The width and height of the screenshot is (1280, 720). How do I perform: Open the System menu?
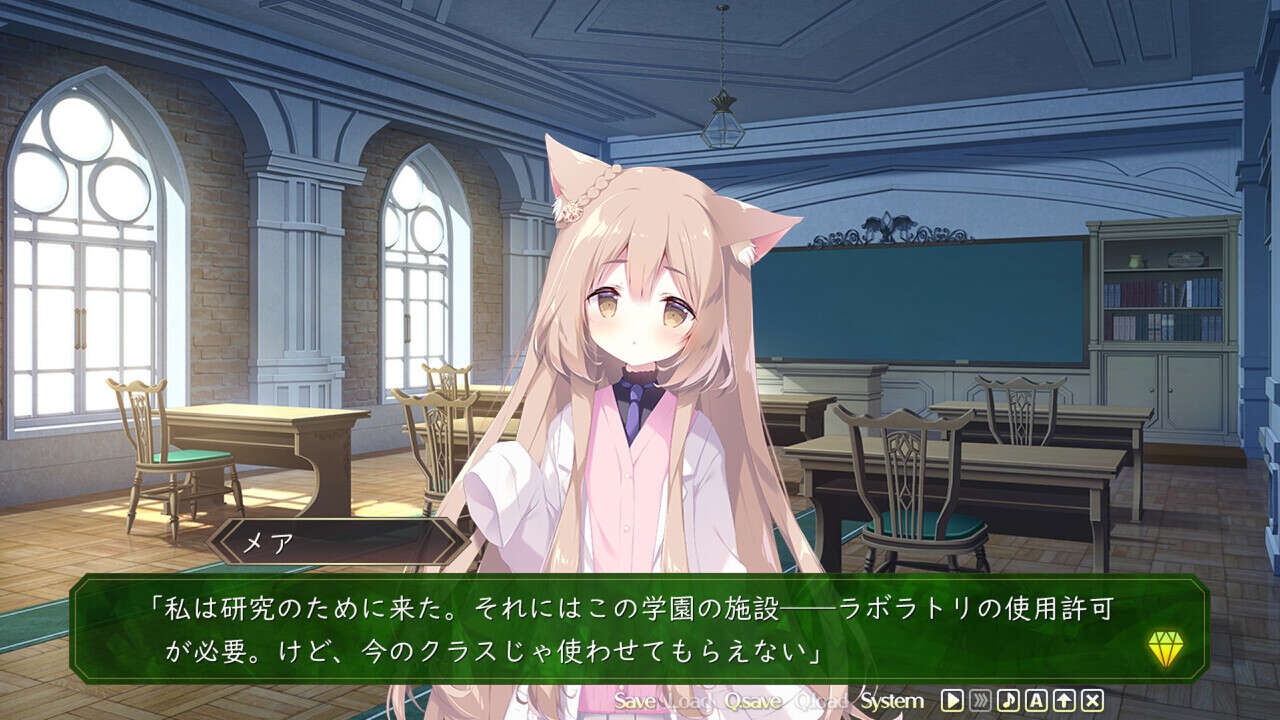pos(891,701)
